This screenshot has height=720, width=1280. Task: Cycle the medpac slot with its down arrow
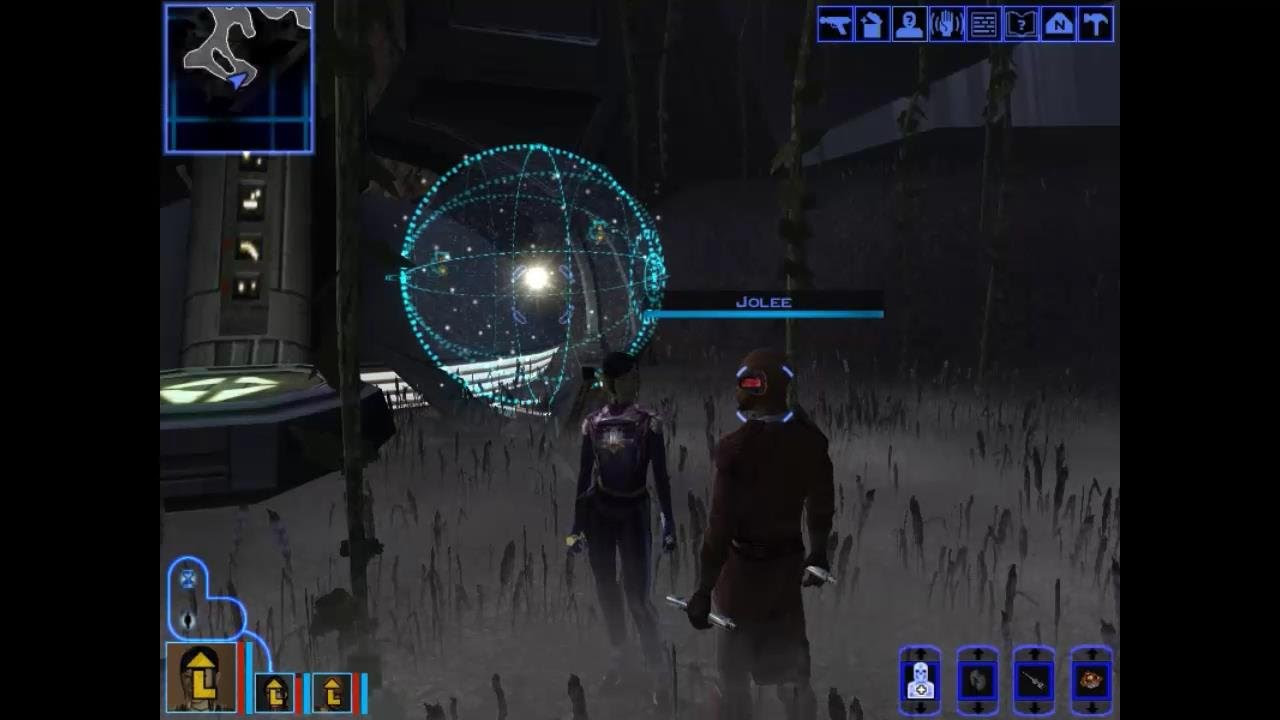click(x=921, y=707)
